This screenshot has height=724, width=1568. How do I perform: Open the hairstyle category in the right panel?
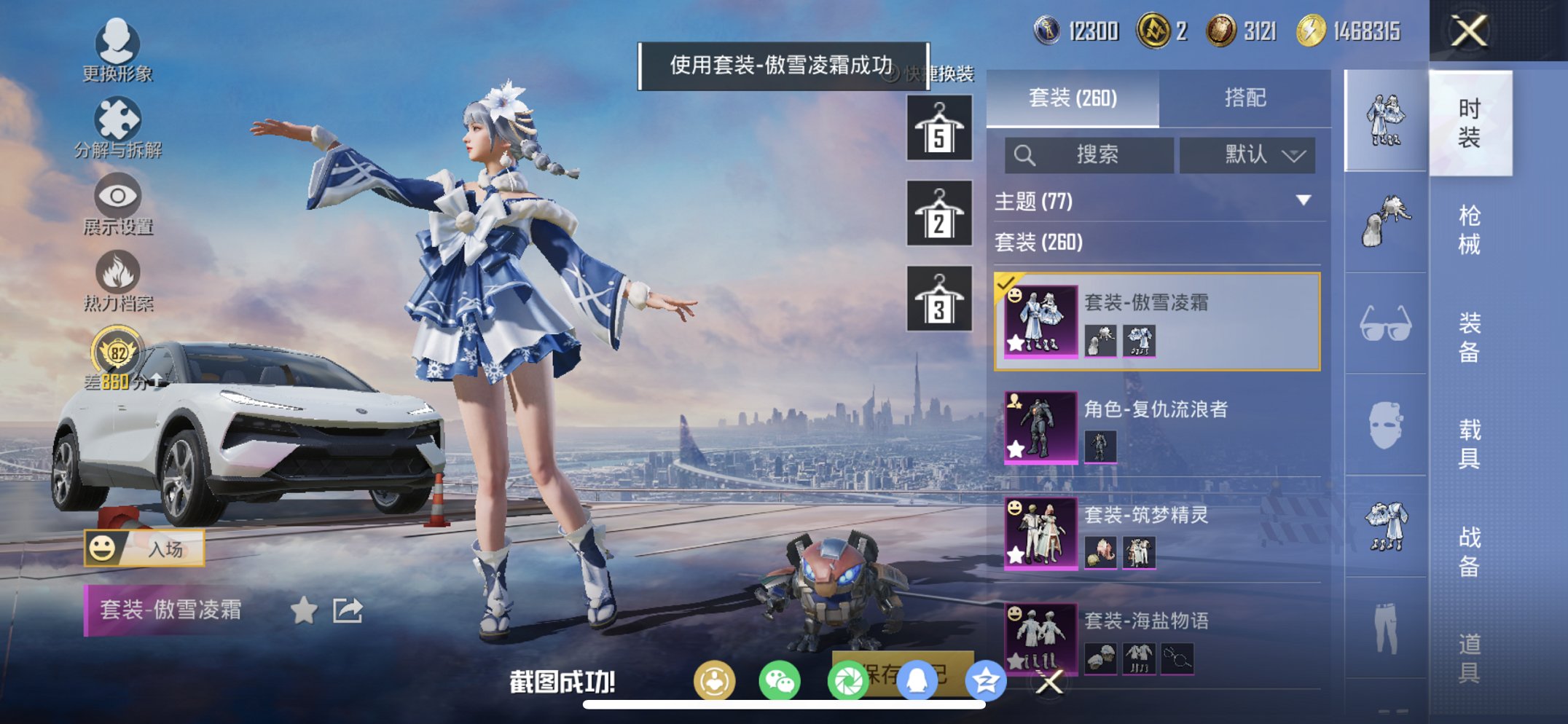[x=1384, y=219]
